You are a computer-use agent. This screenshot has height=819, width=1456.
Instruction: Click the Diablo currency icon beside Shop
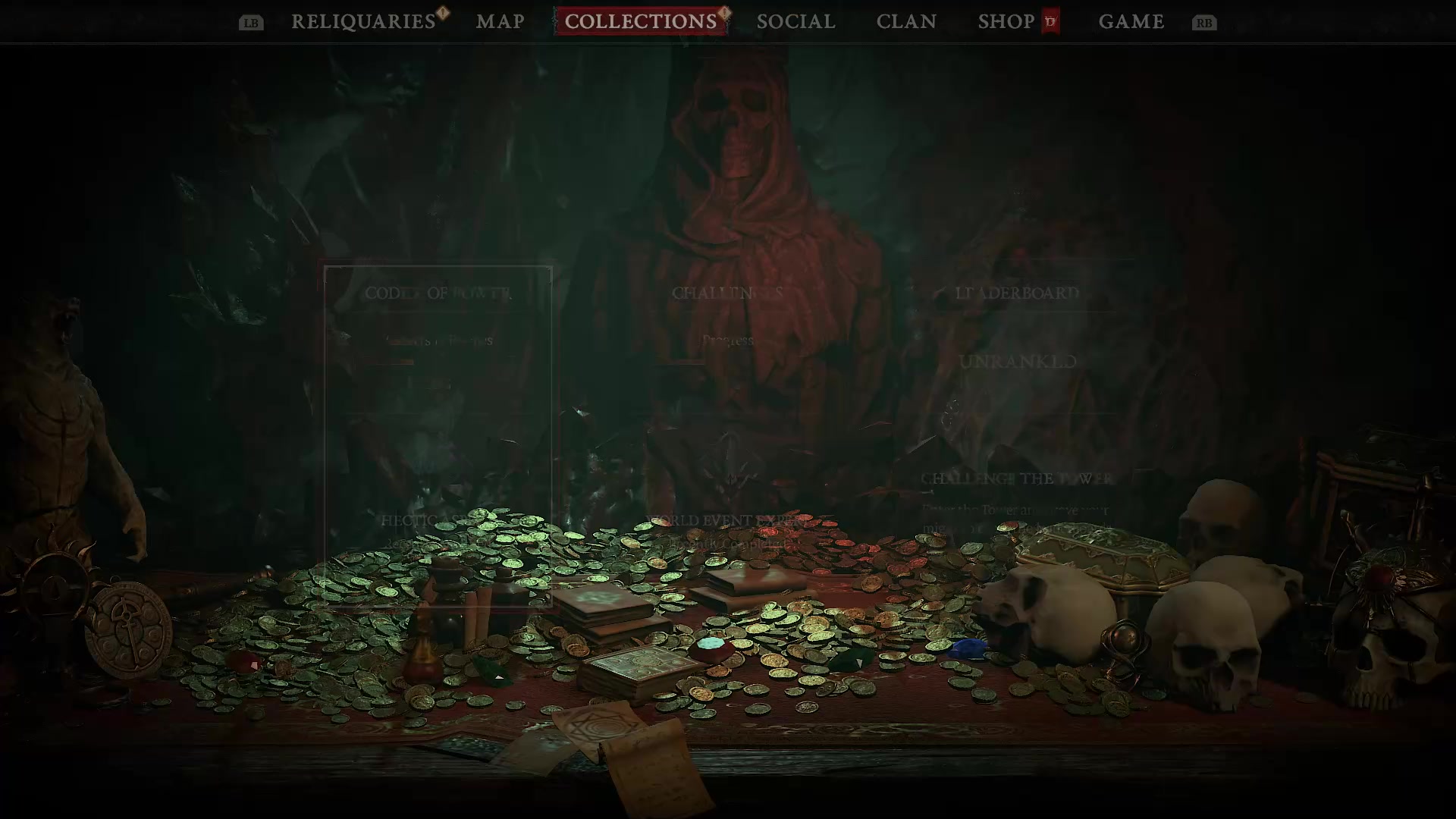1050,22
